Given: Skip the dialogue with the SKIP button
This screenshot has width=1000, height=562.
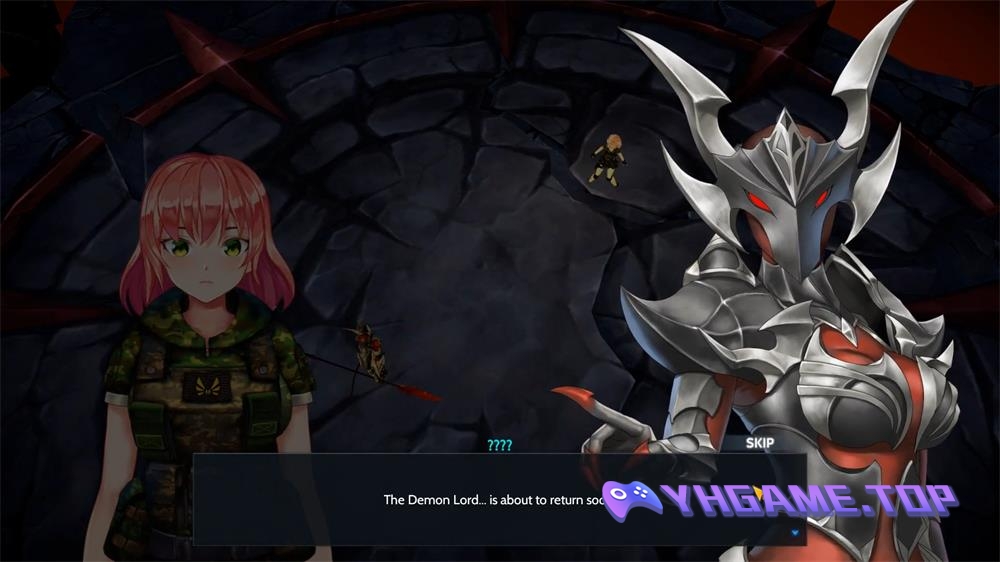Looking at the screenshot, I should coord(760,442).
